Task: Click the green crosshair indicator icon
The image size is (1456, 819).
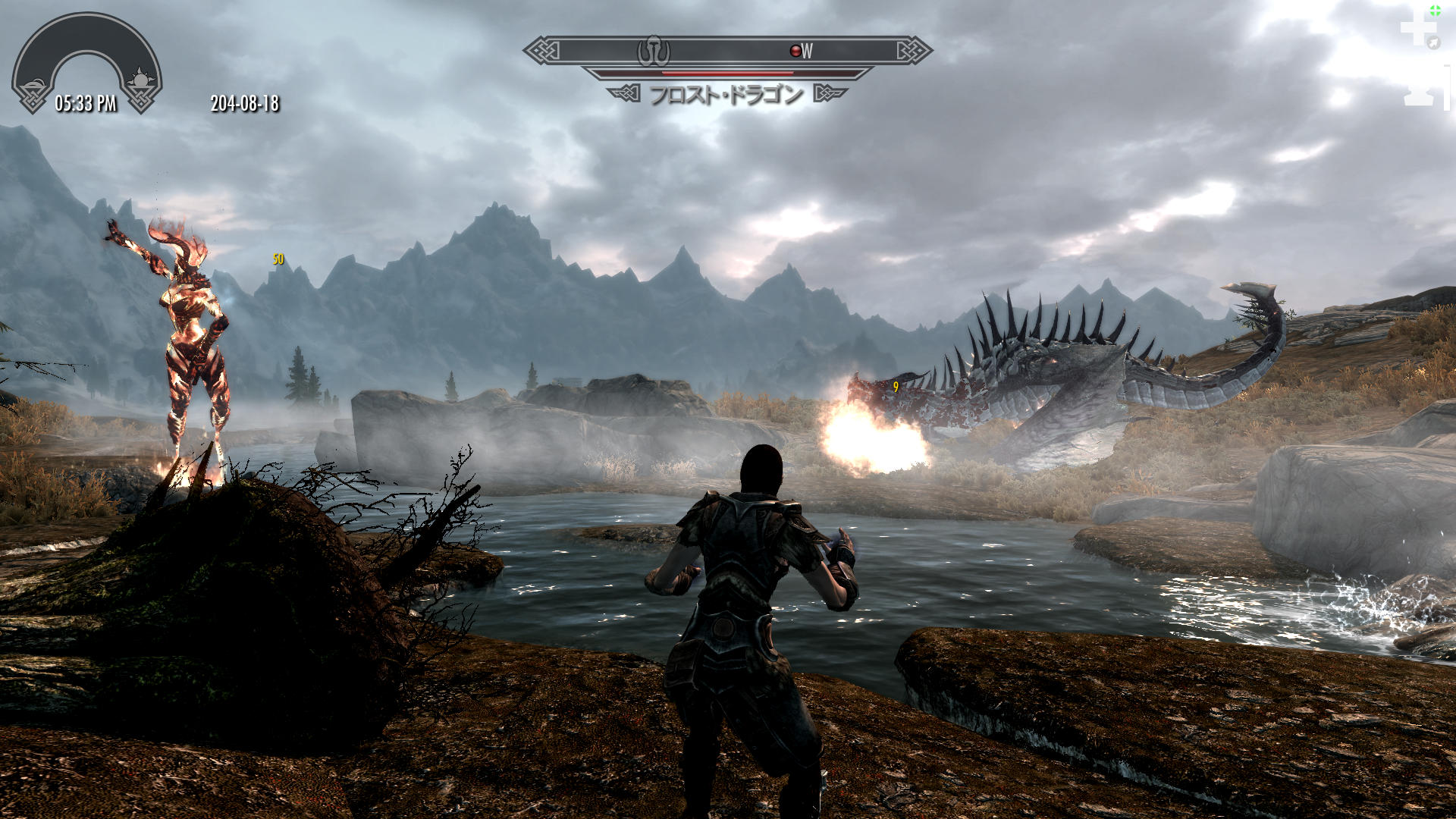Action: [1435, 11]
